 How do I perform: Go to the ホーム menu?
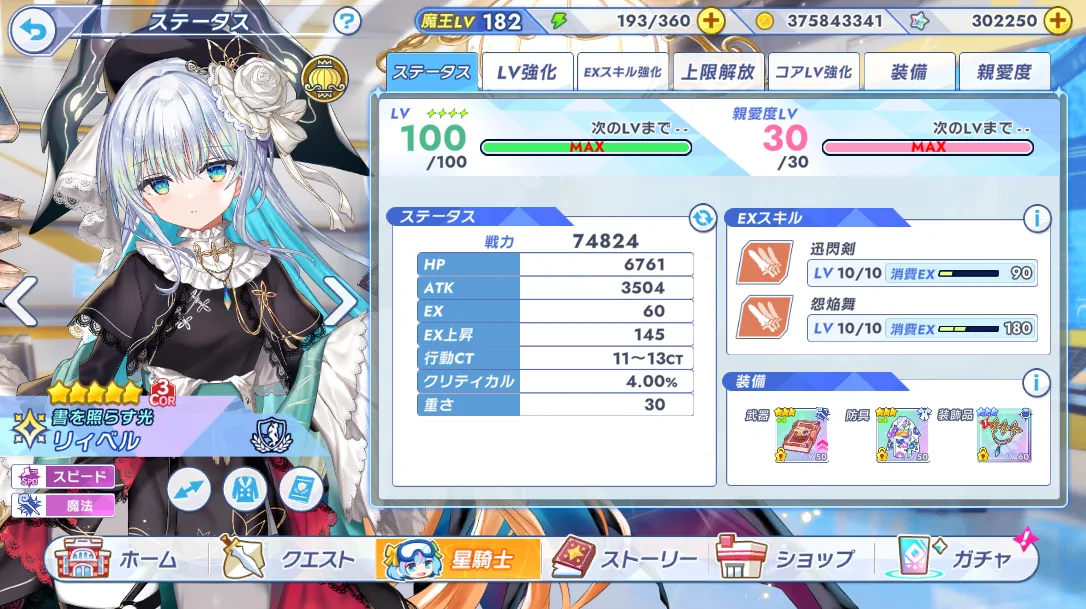click(x=118, y=560)
